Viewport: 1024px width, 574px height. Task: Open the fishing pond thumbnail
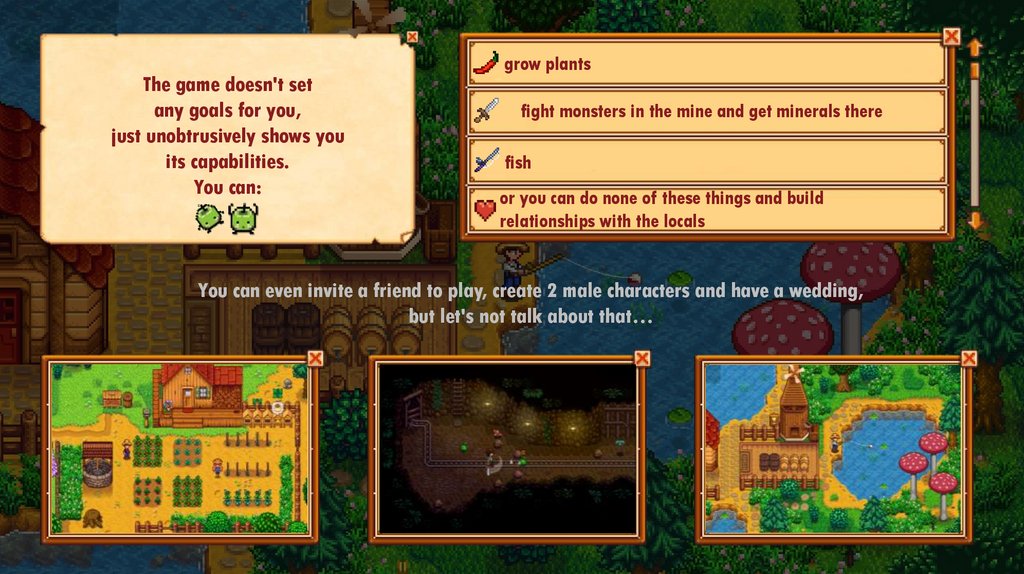[x=833, y=448]
